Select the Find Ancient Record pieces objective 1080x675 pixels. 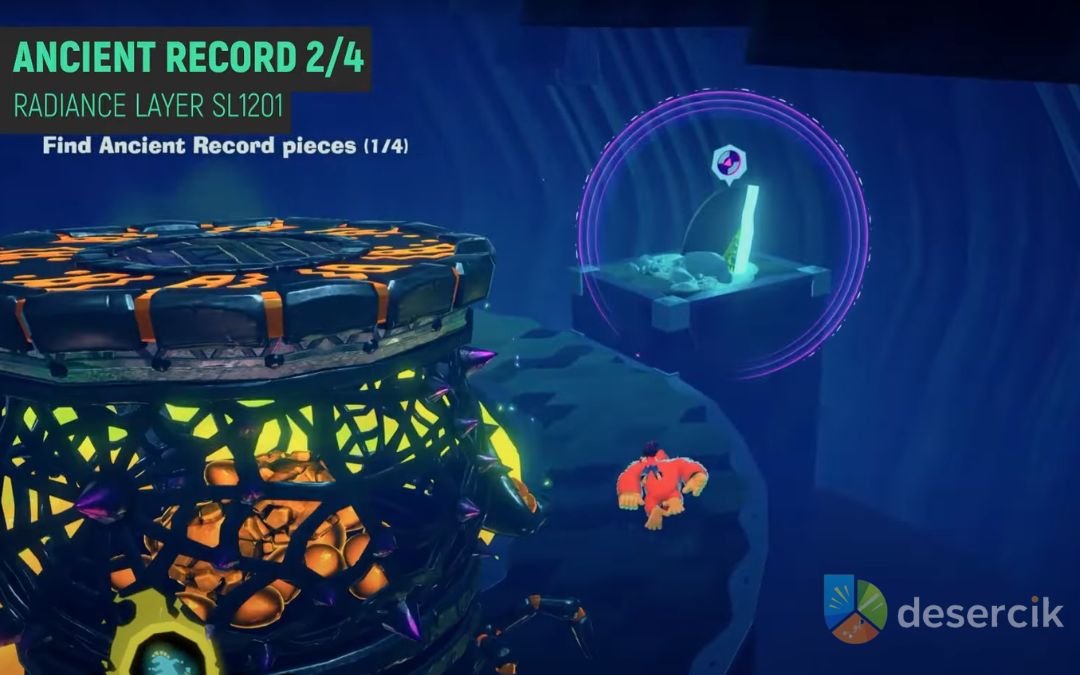pyautogui.click(x=225, y=146)
